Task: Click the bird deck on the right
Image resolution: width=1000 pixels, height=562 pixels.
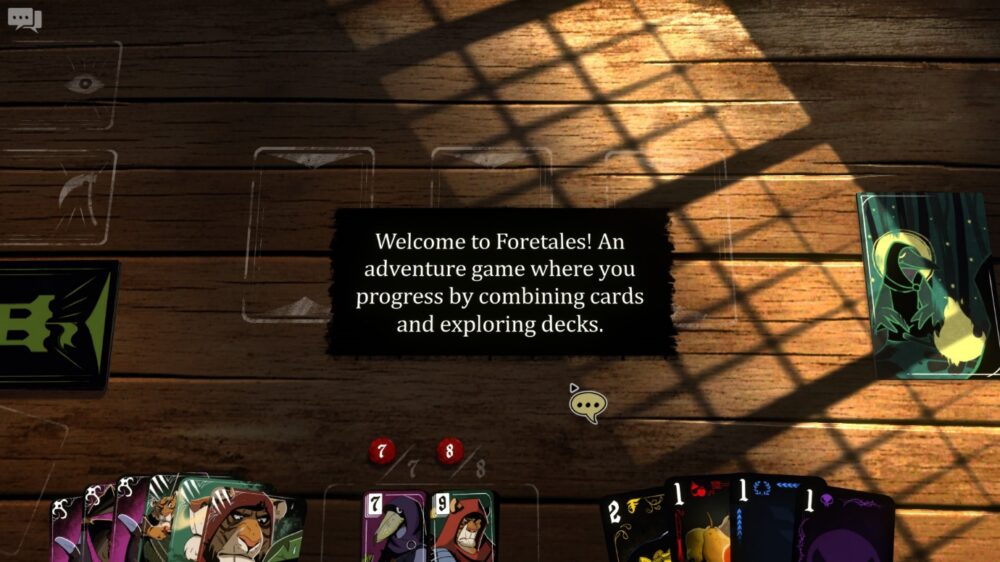Action: [929, 286]
